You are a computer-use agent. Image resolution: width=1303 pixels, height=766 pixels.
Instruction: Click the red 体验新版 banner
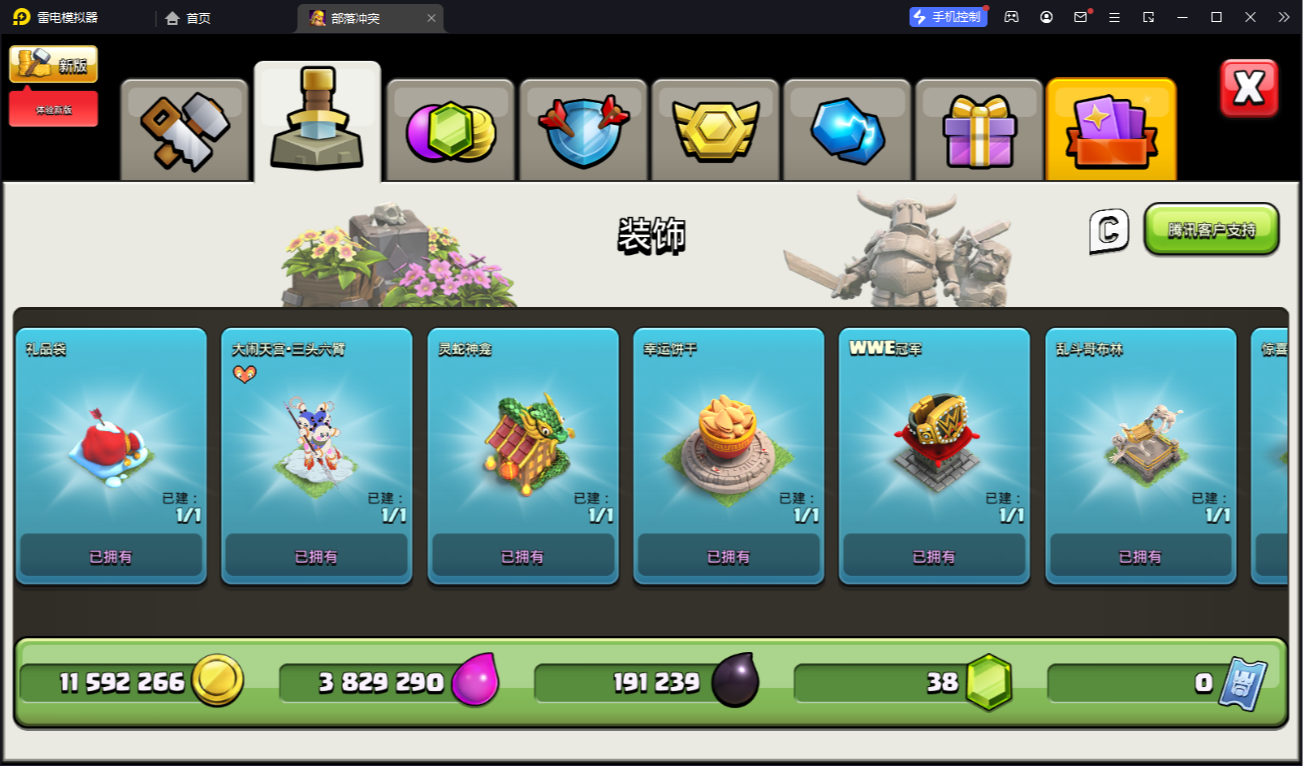point(54,109)
